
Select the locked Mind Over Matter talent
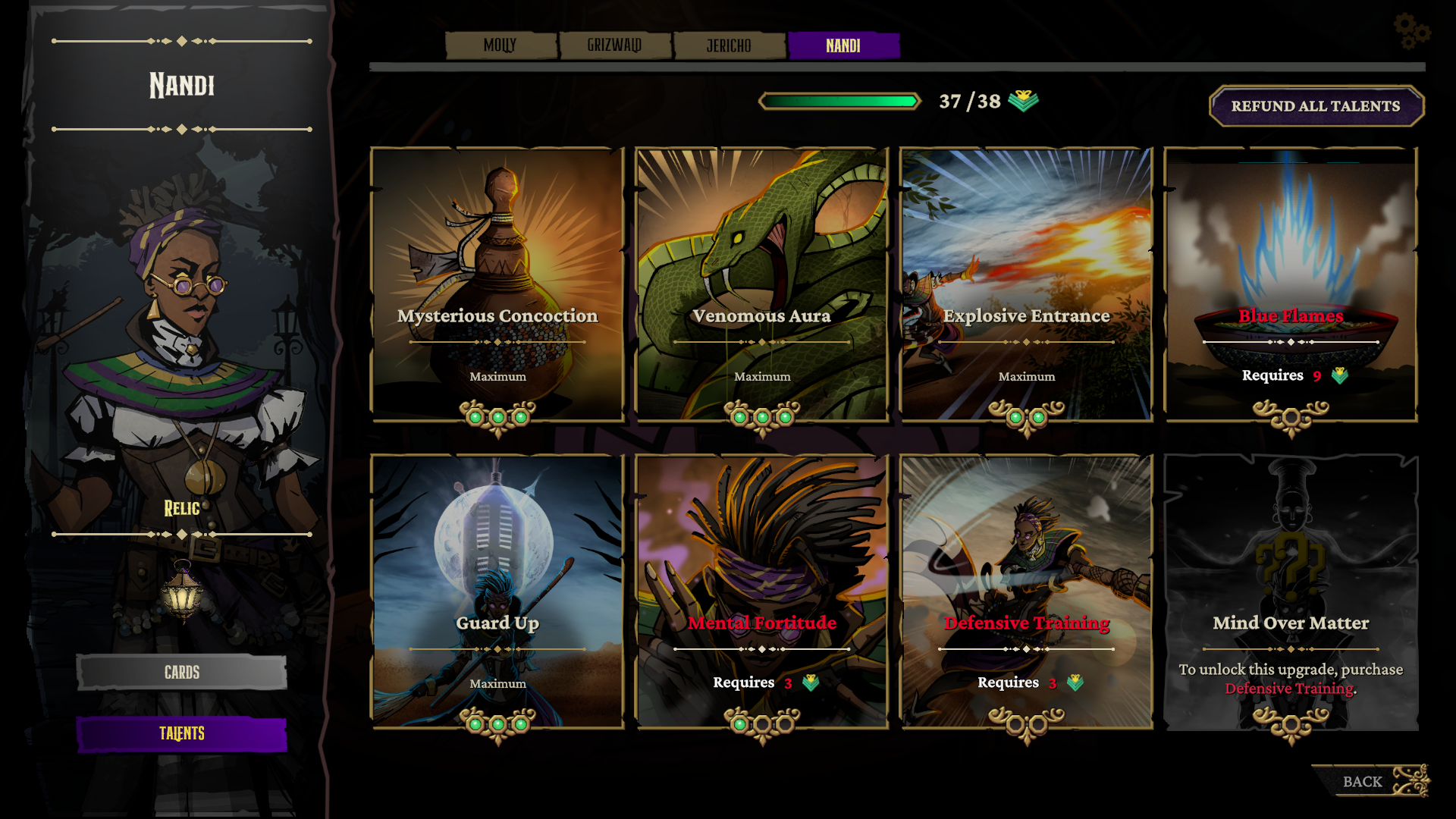coord(1291,591)
